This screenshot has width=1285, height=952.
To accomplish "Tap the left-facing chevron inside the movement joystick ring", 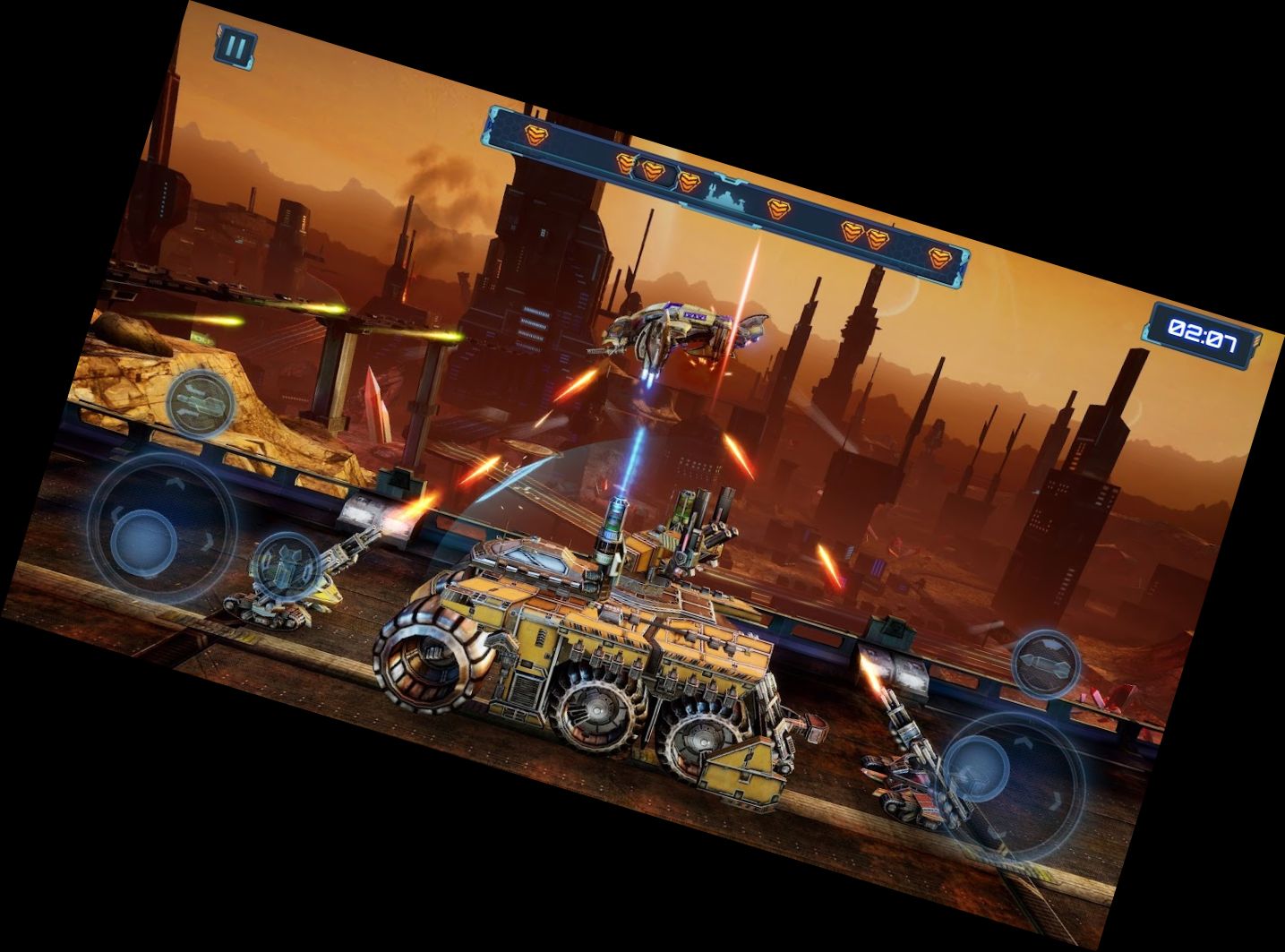I will pyautogui.click(x=116, y=513).
